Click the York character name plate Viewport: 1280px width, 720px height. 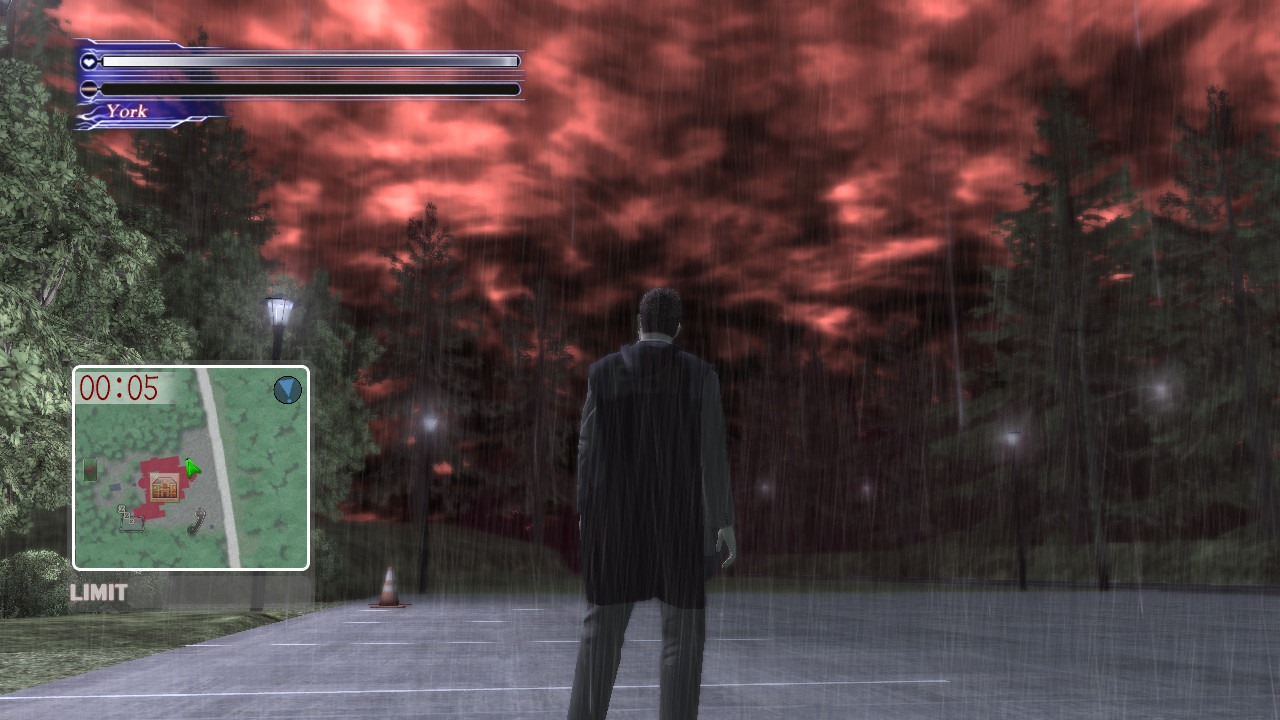tap(127, 112)
